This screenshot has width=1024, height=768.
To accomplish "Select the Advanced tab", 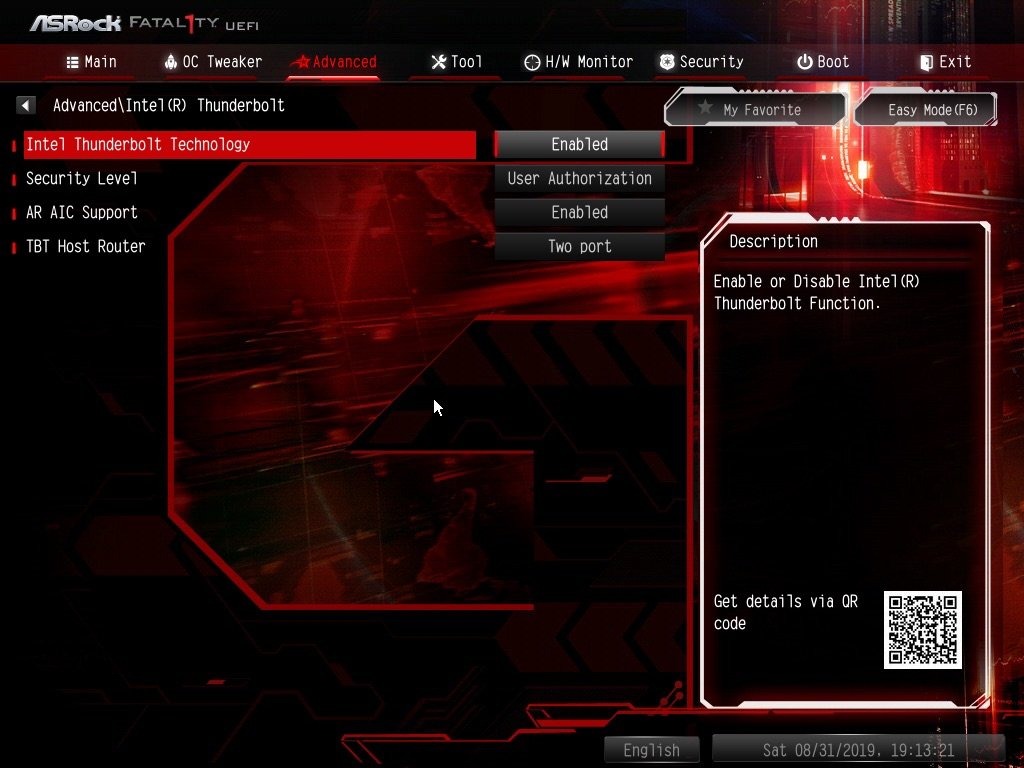I will pos(333,62).
